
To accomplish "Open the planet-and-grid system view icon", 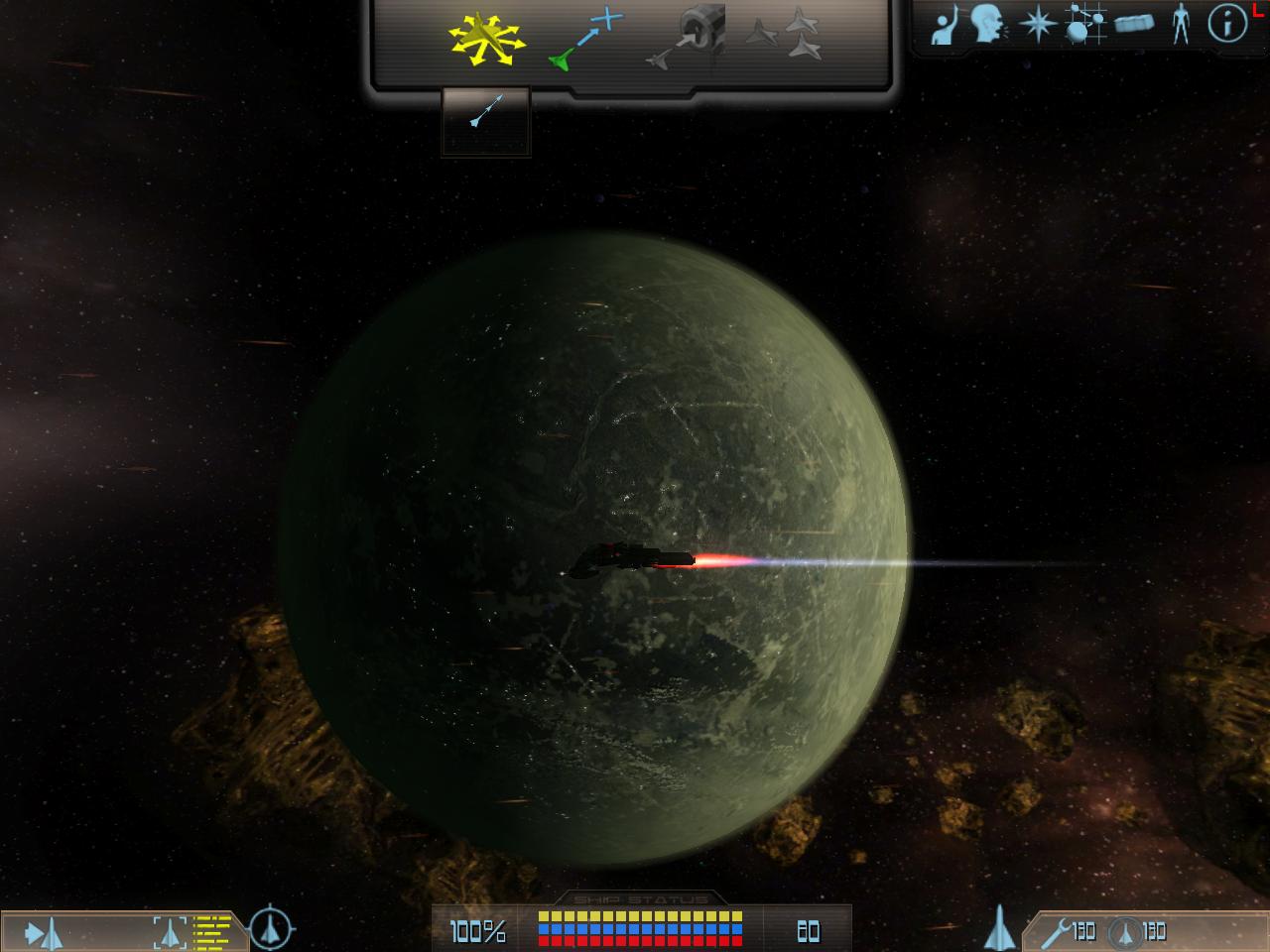I will click(1085, 24).
